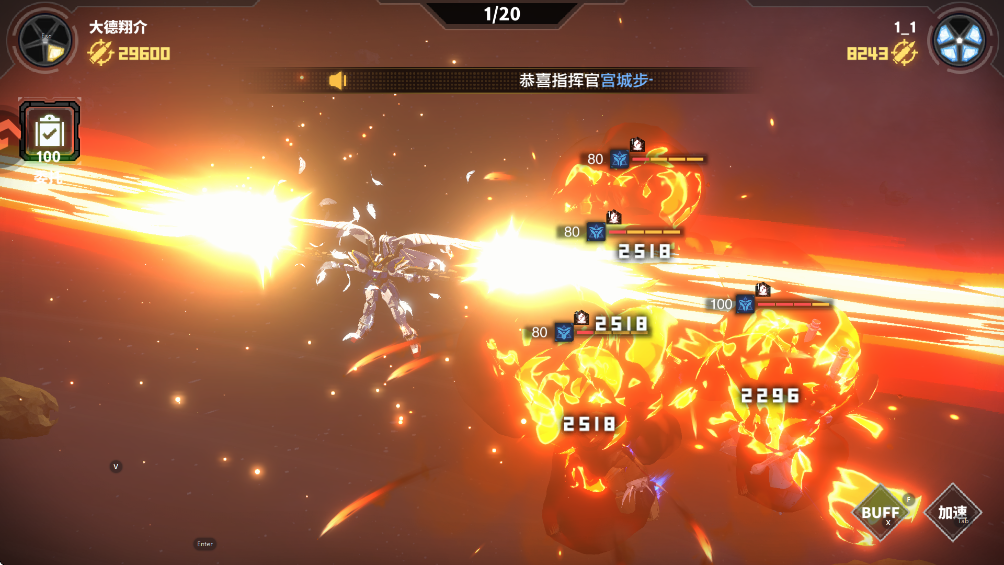
Task: Open commander 宫城步 name link in announcement
Action: tap(625, 80)
